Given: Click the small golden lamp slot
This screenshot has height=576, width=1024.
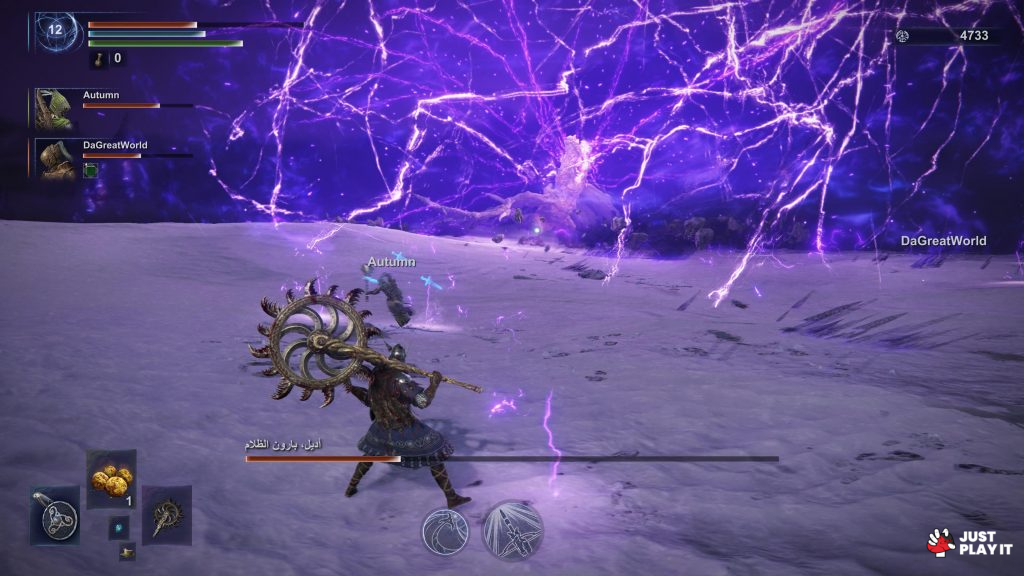Looking at the screenshot, I should pyautogui.click(x=127, y=551).
